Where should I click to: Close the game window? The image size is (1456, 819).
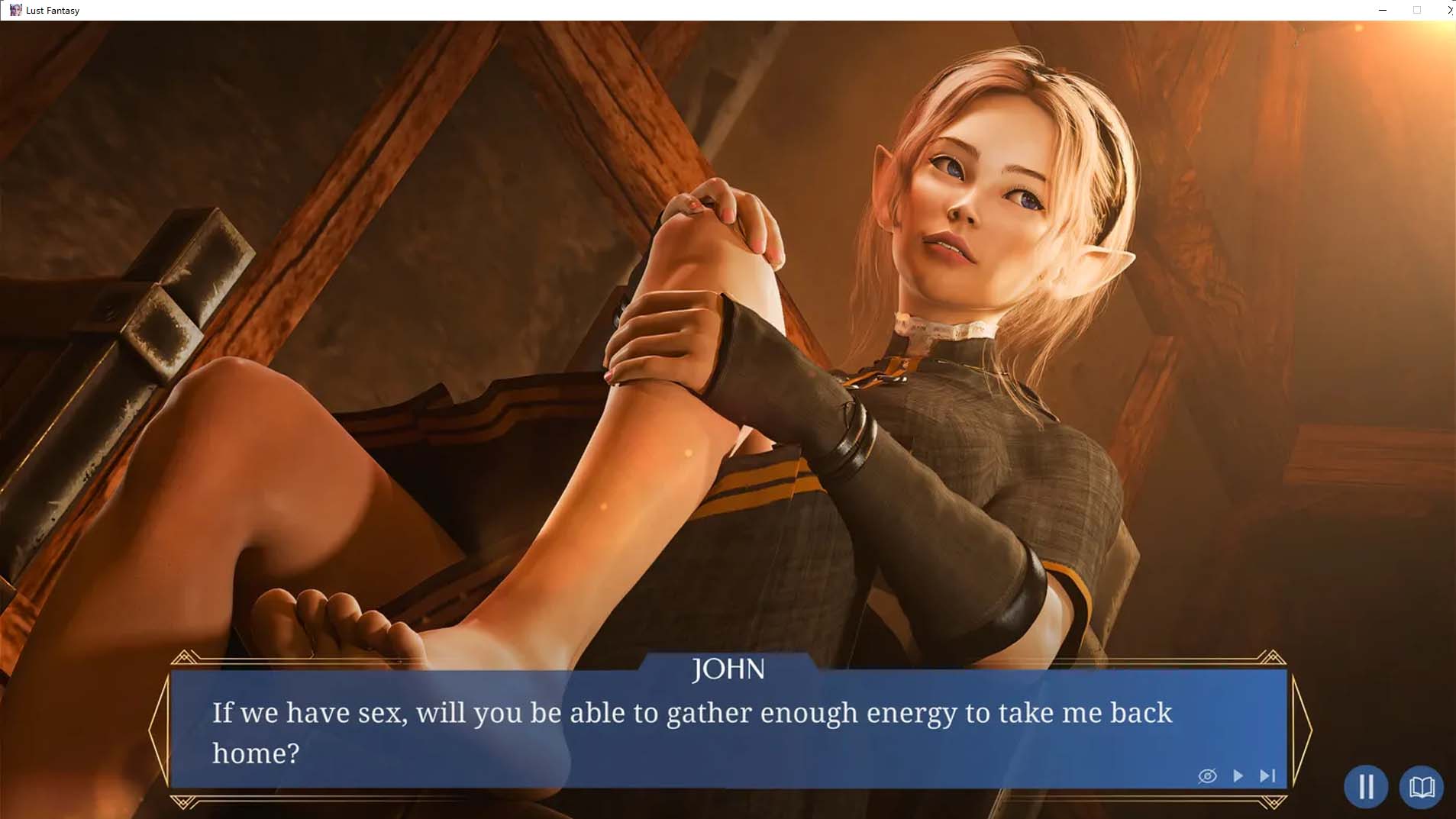(x=1449, y=10)
